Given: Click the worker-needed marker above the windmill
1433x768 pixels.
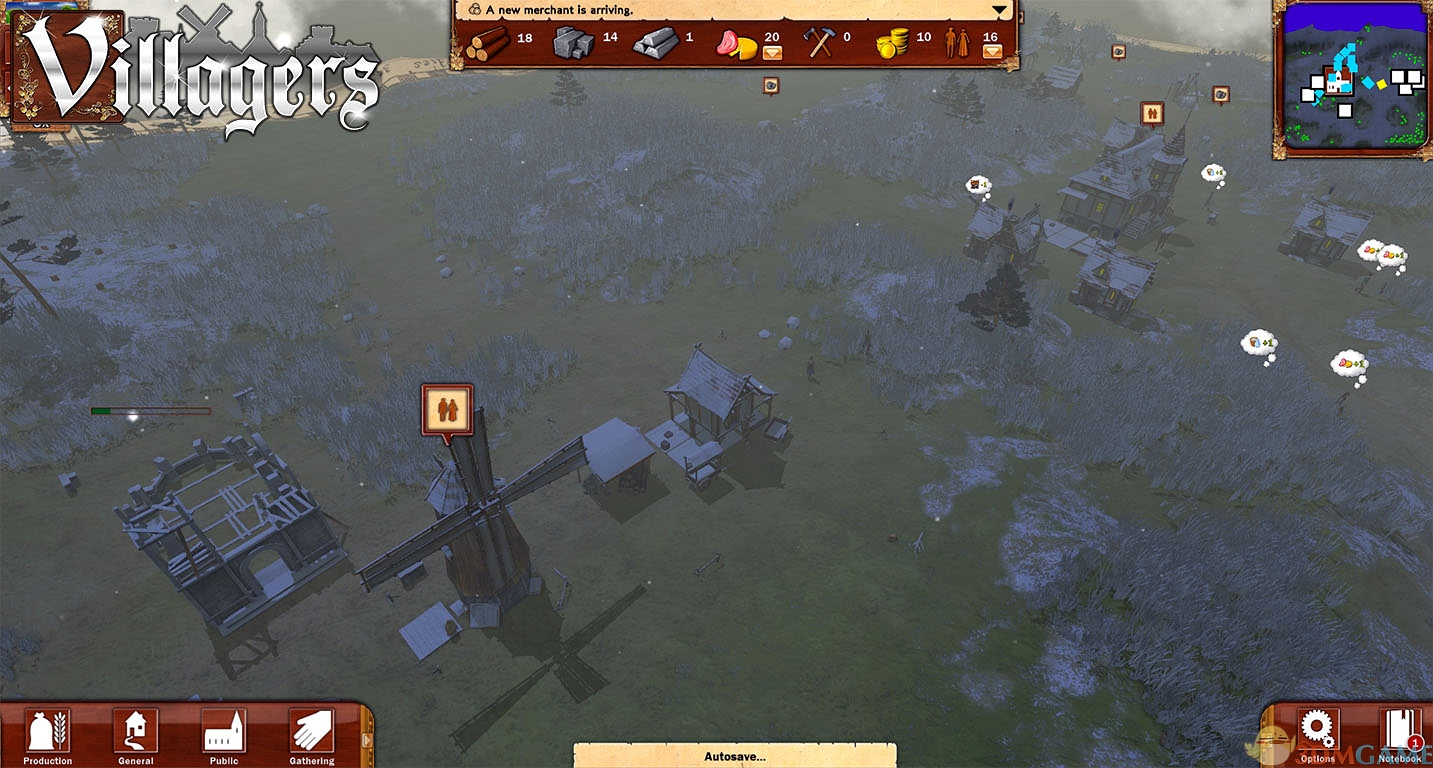Looking at the screenshot, I should point(447,409).
